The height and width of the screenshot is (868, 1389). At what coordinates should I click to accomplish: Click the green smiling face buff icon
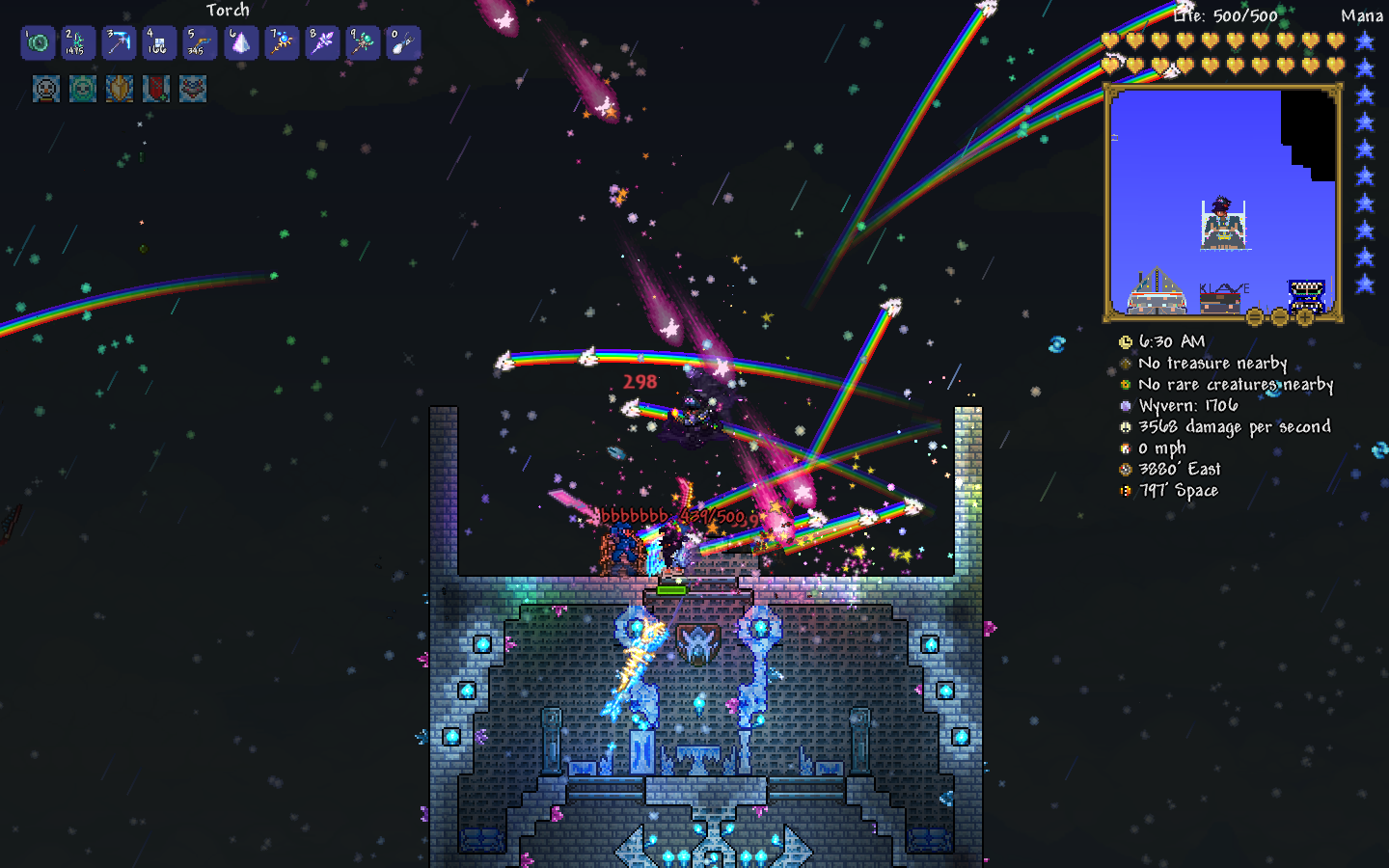pyautogui.click(x=83, y=89)
